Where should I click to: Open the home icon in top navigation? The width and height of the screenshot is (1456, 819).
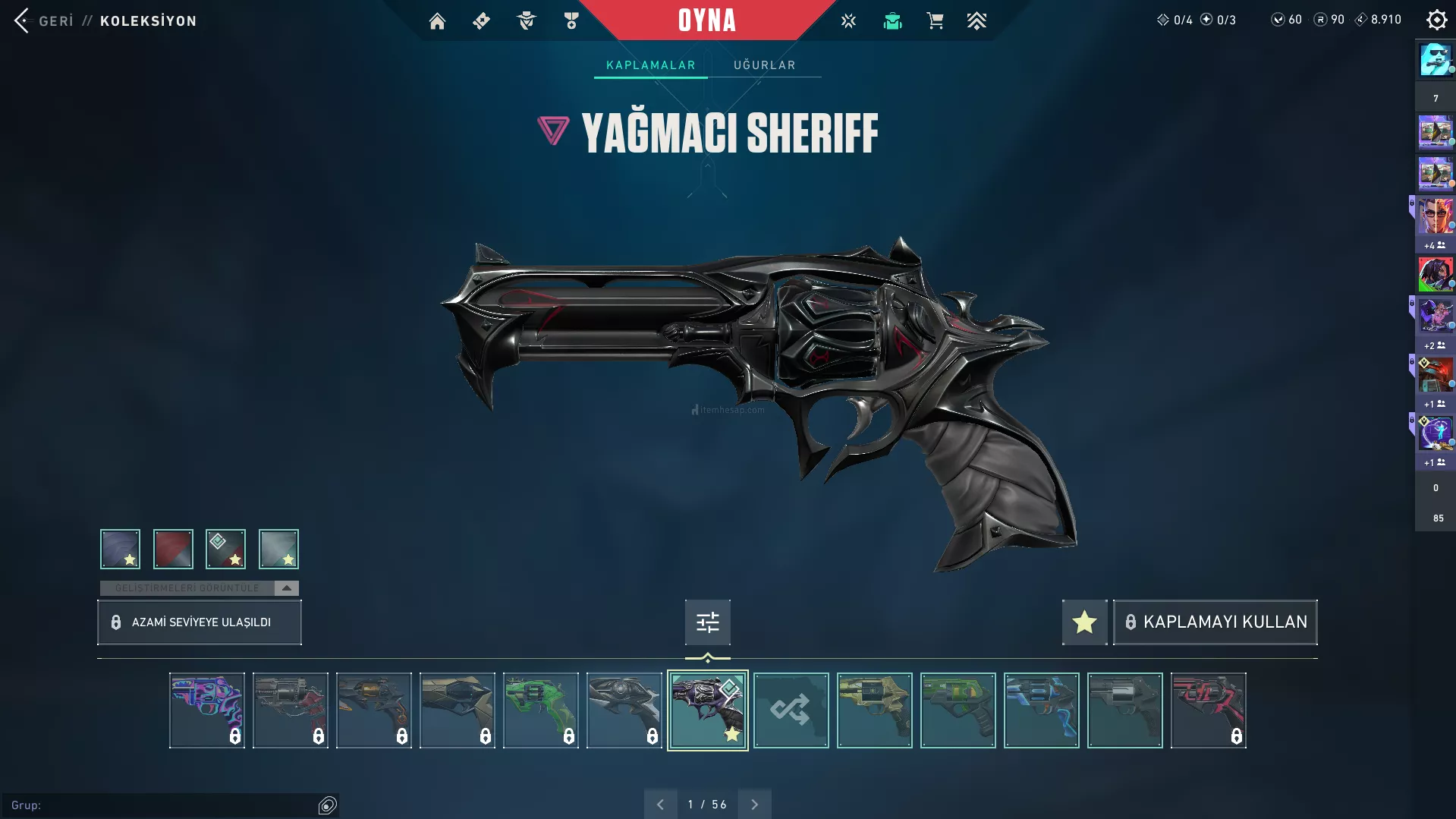(437, 21)
